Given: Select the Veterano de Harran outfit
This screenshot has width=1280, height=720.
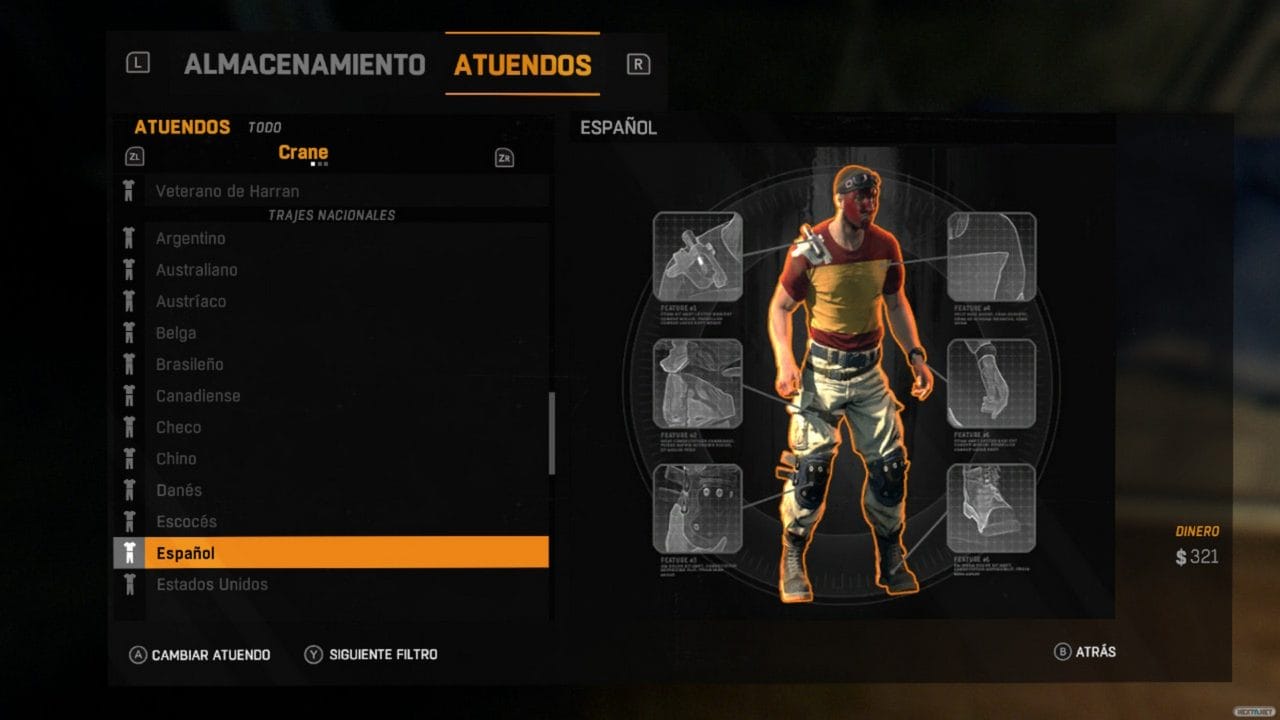Looking at the screenshot, I should (227, 191).
